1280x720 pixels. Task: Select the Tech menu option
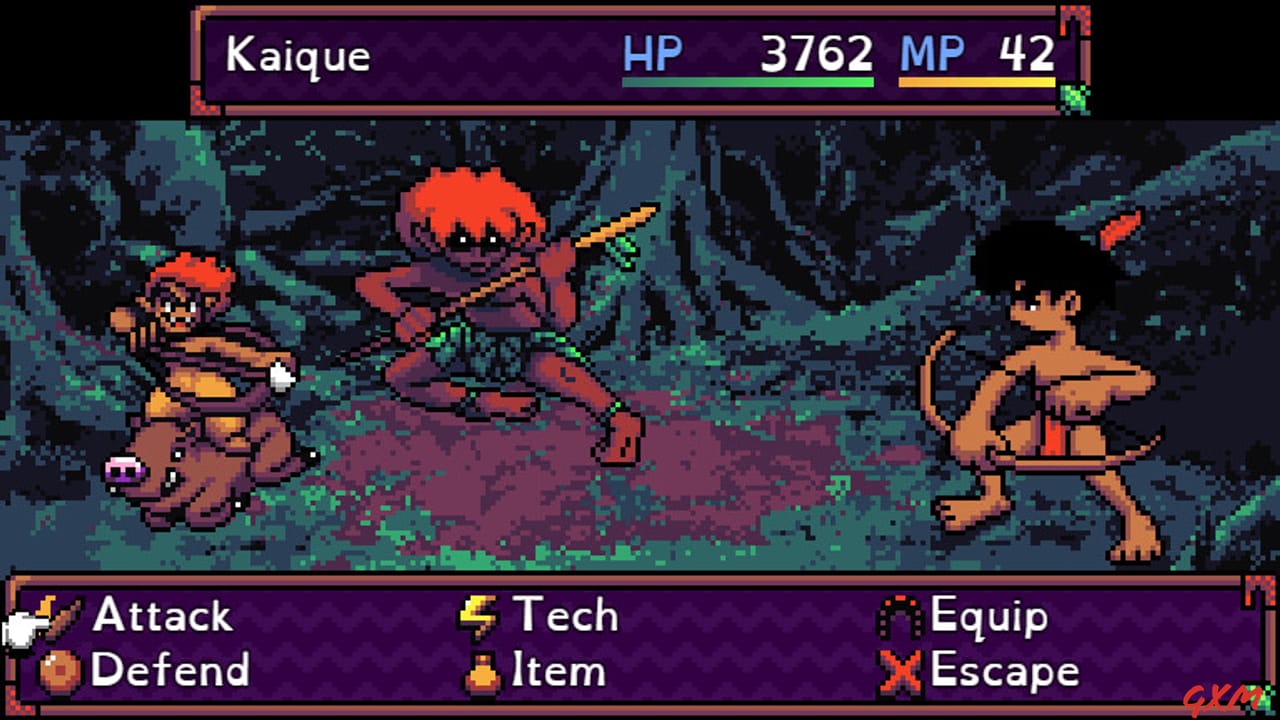[565, 615]
